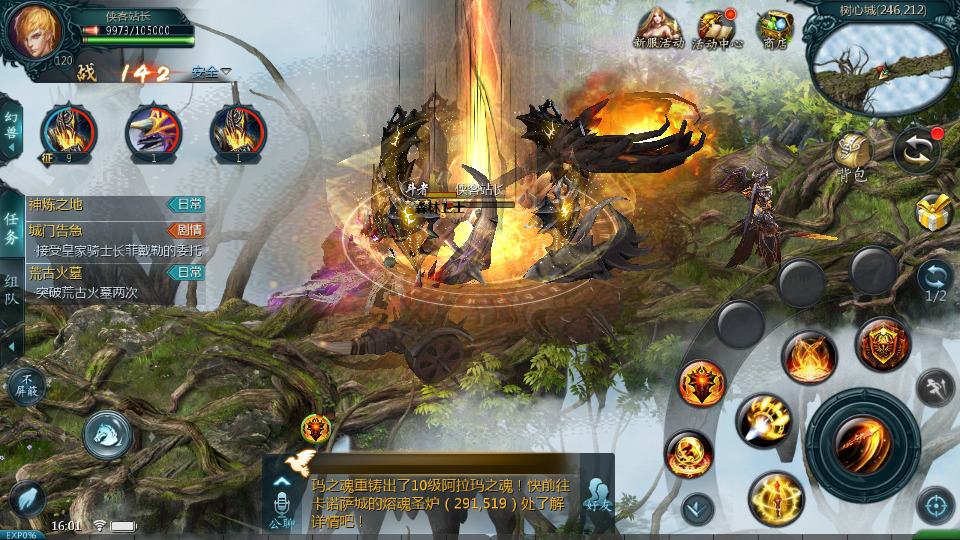Open the 好友 friends list
Viewport: 960px width, 540px height.
point(599,495)
